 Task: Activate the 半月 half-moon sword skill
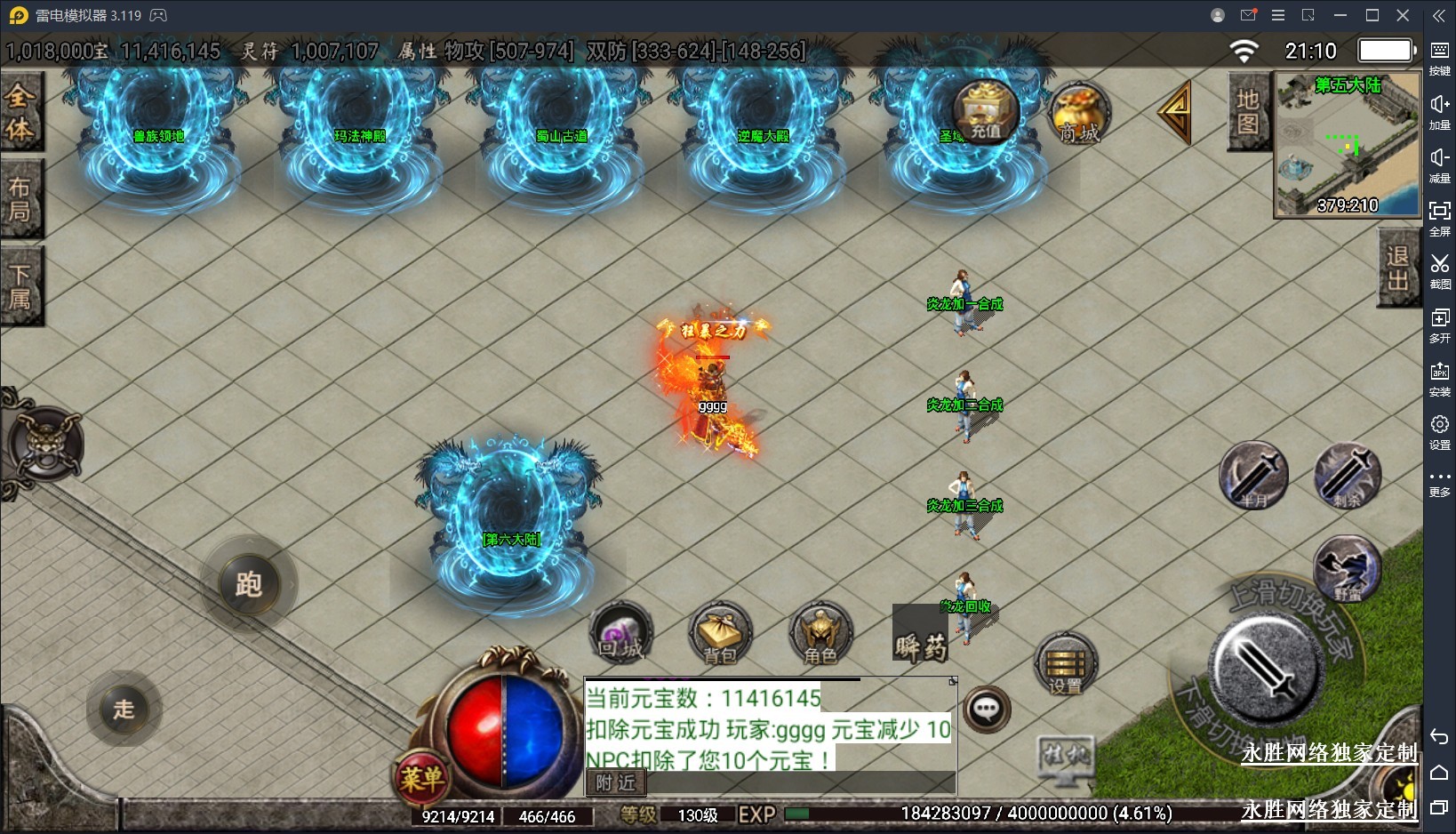(x=1253, y=476)
